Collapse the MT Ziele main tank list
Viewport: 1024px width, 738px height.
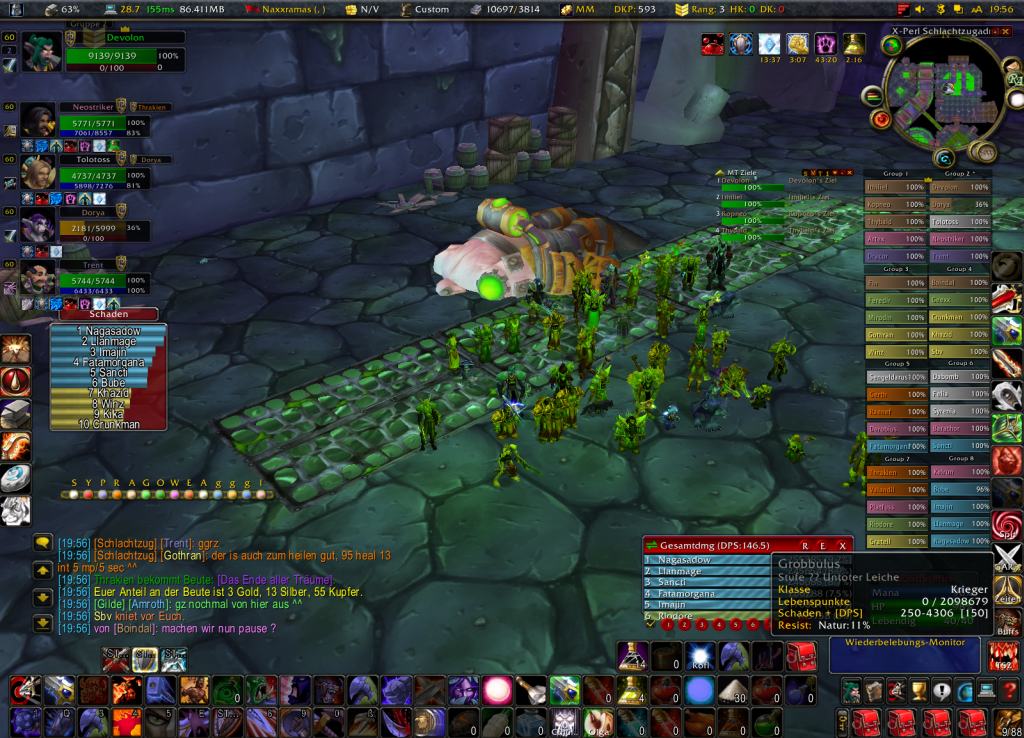[718, 173]
